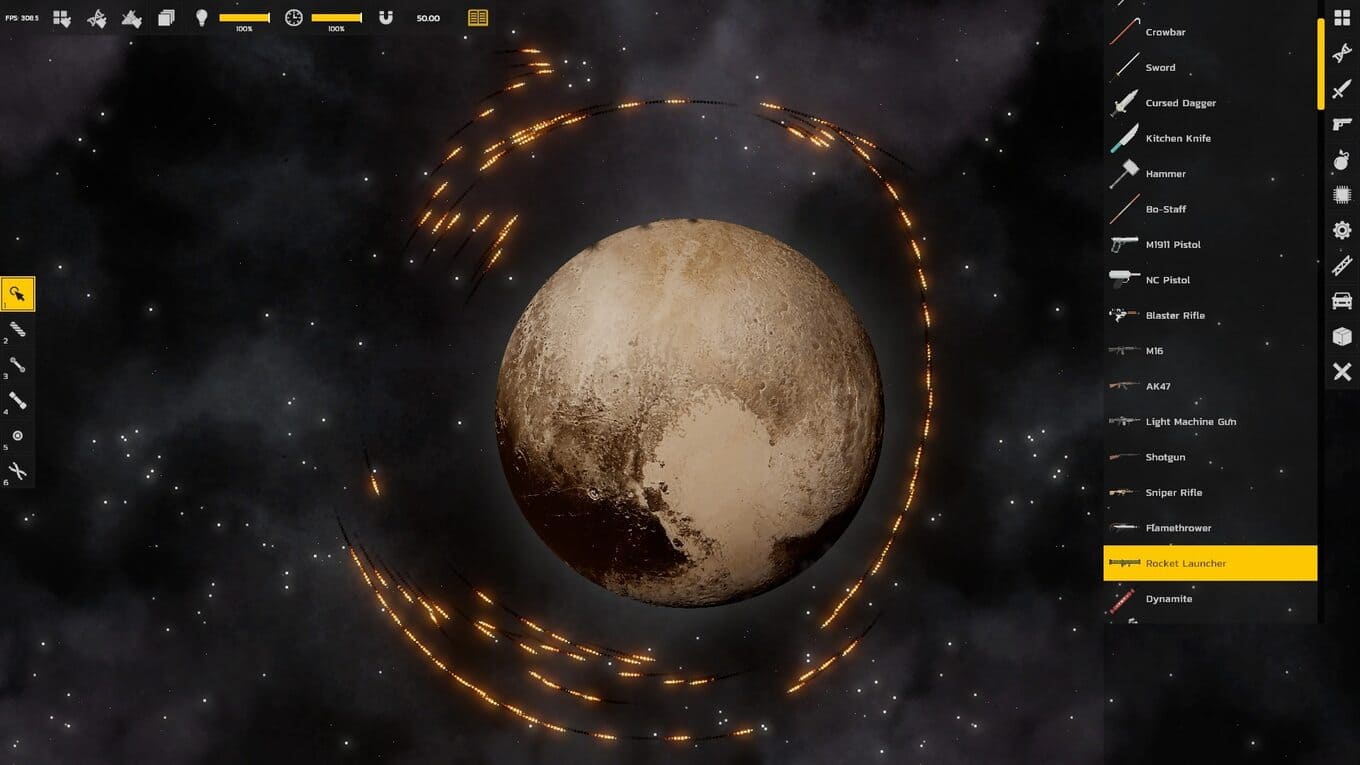
Task: Adjust the clock time scale slider
Action: 336,18
